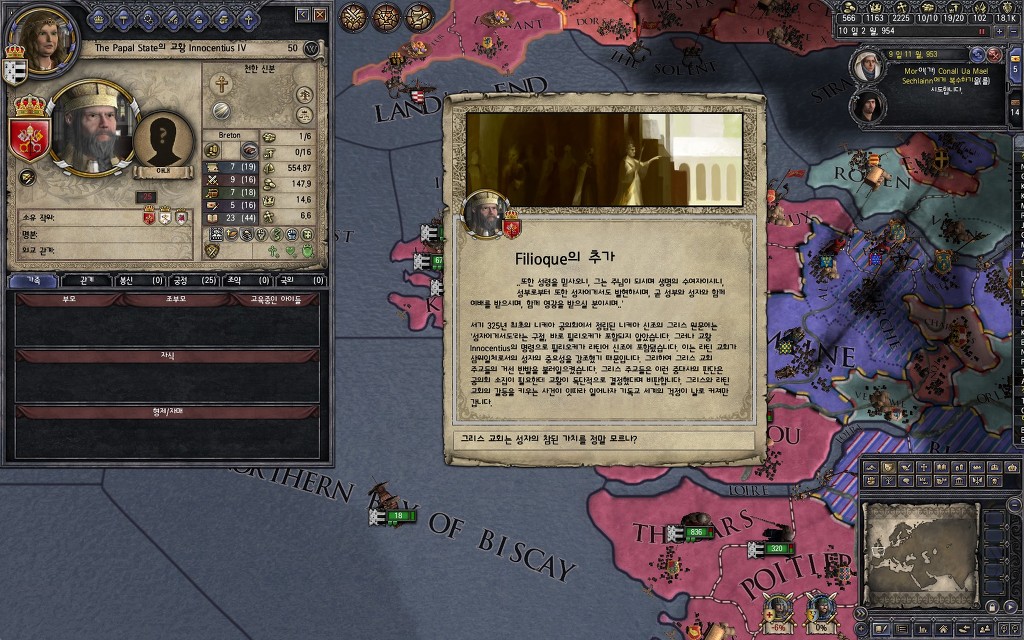Click the Catholic cross religion icon
This screenshot has width=1024, height=640.
(222, 84)
